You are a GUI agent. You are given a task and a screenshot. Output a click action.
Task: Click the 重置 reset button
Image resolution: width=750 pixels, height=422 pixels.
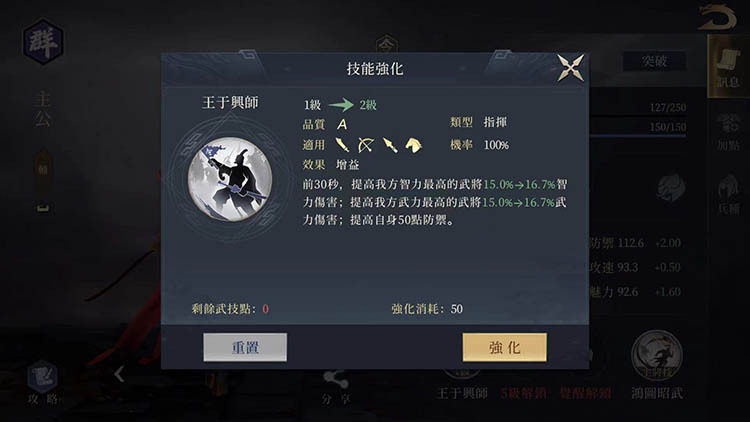[x=245, y=347]
